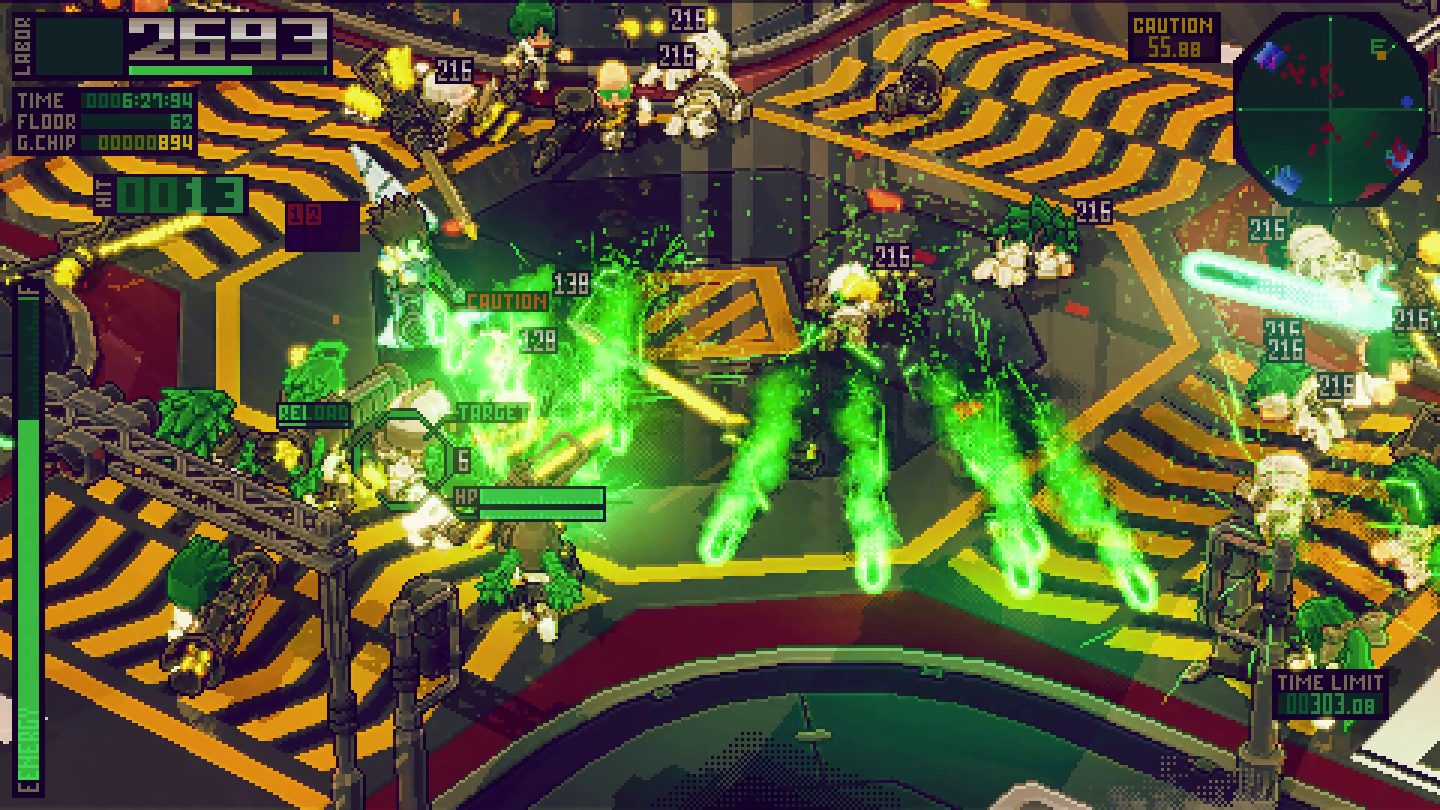The image size is (1440, 810).
Task: Click the circular radar minimap
Action: tap(1330, 108)
